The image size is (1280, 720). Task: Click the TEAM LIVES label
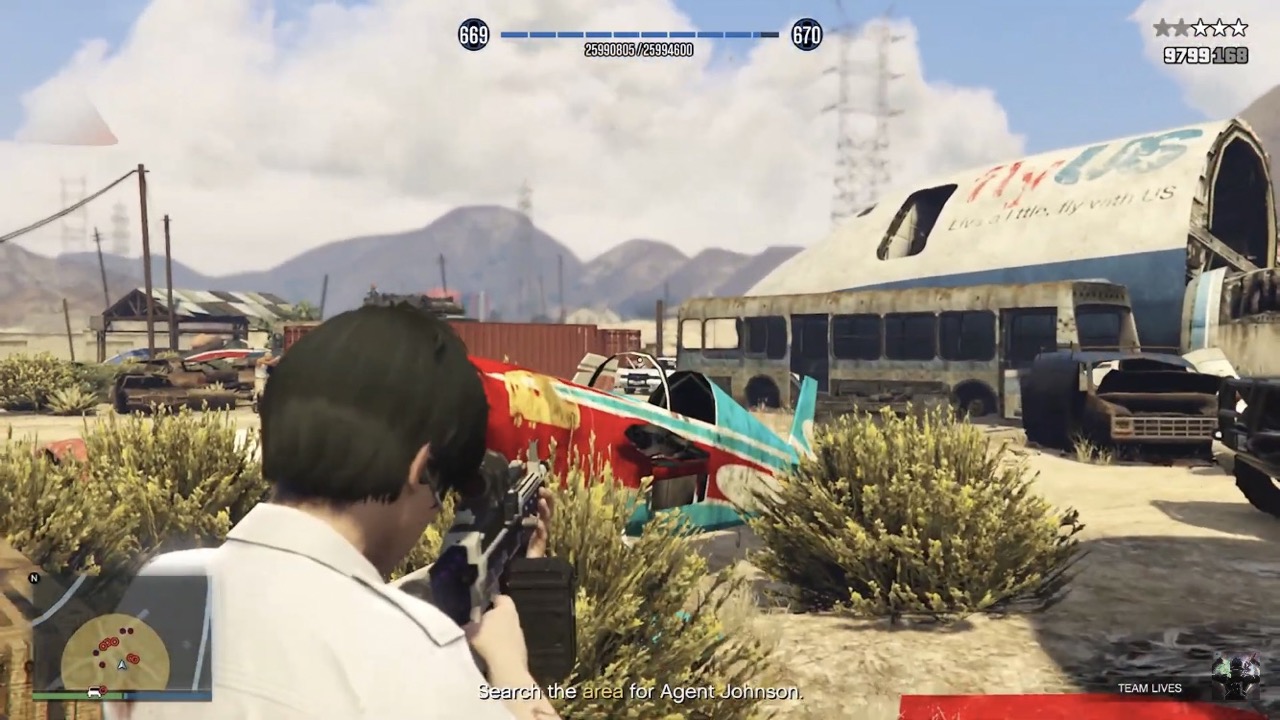pos(1149,688)
